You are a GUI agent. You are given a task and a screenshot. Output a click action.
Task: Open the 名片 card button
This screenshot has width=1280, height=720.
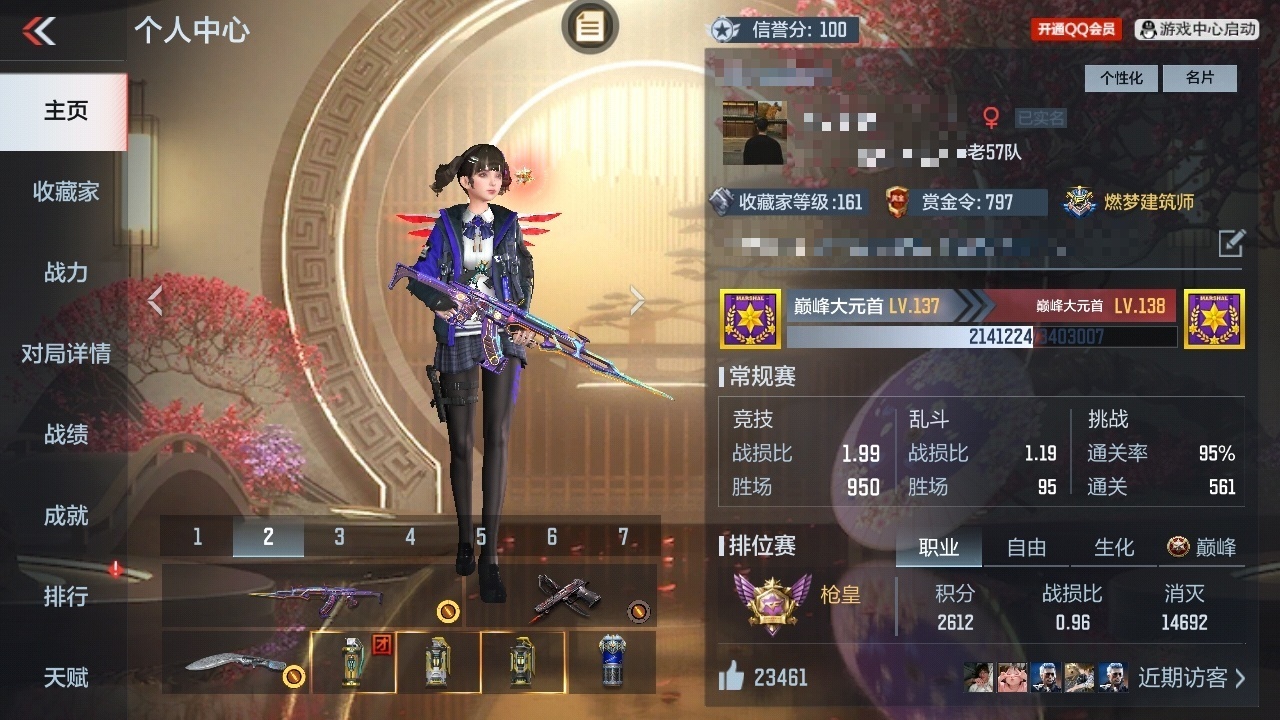(x=1199, y=78)
